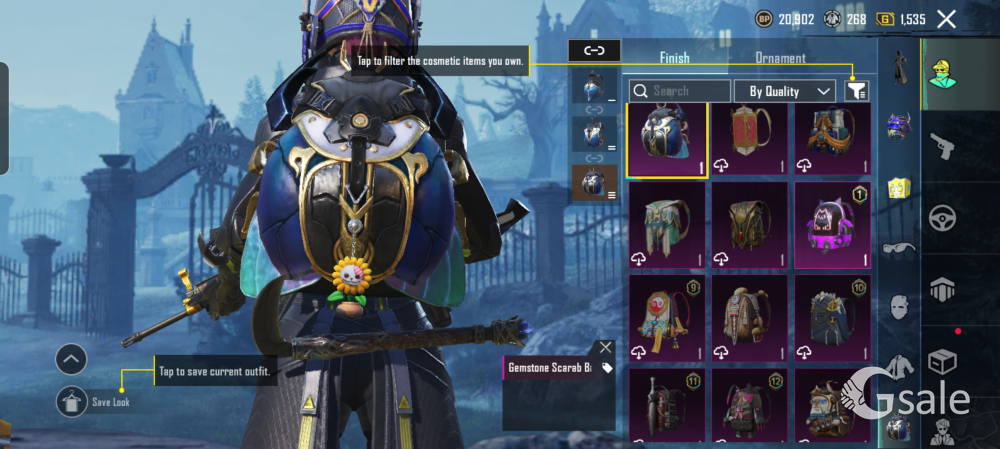Viewport: 1000px width, 449px height.
Task: Select the Gemstone Scarab backpack tile
Action: click(x=667, y=141)
